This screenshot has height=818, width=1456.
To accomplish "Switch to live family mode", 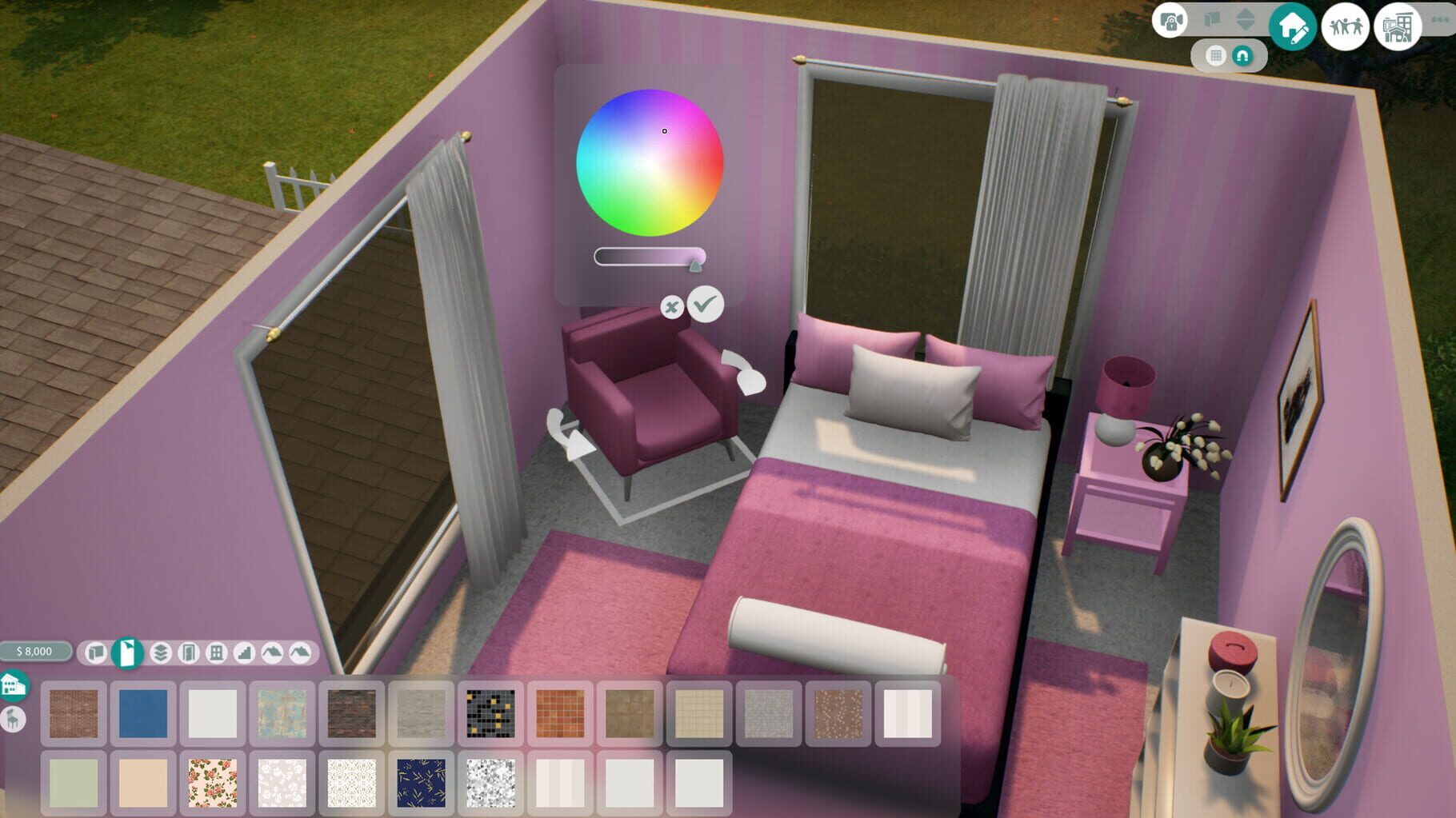I will tap(1346, 26).
